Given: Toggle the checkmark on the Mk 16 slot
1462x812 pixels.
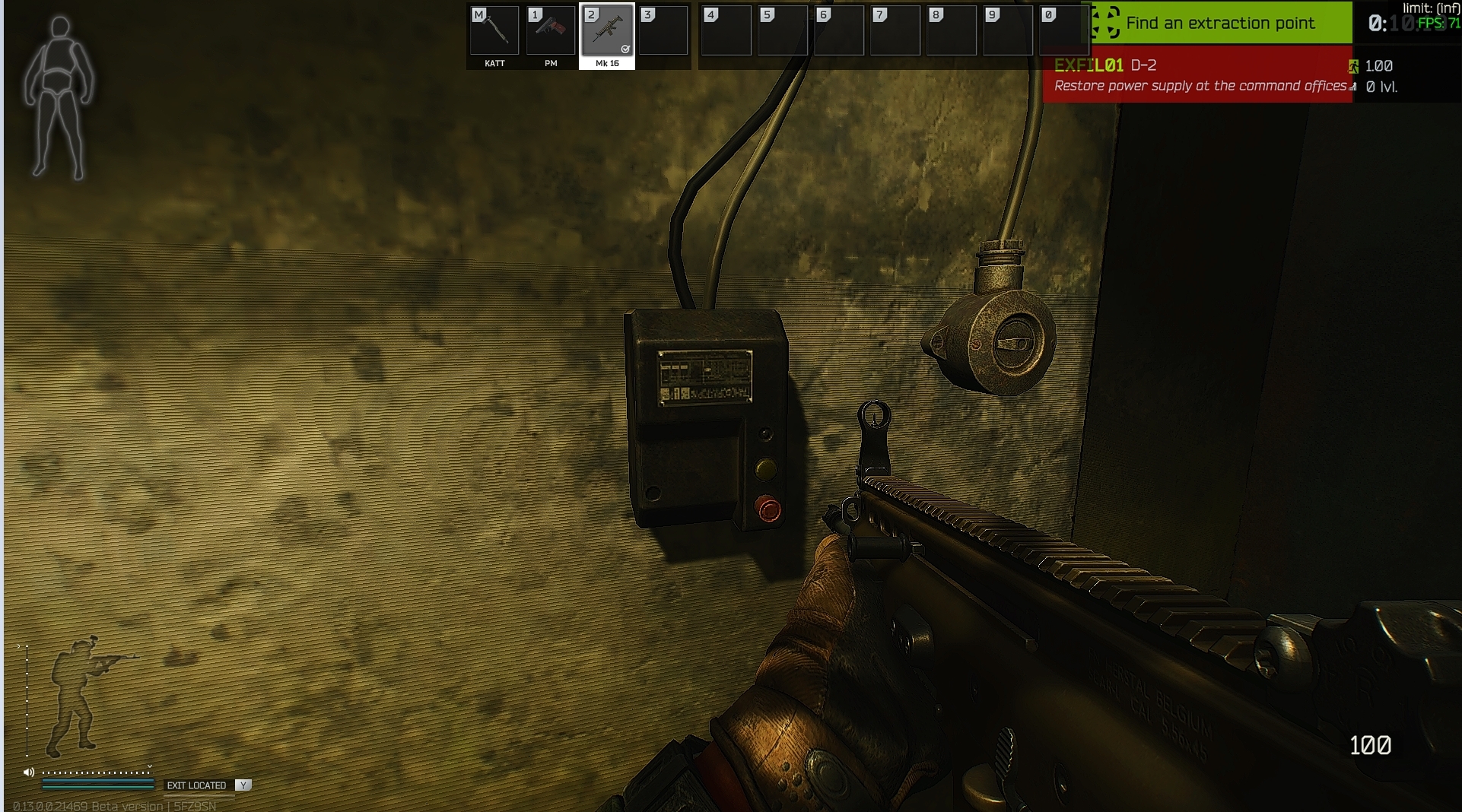Looking at the screenshot, I should pyautogui.click(x=627, y=48).
